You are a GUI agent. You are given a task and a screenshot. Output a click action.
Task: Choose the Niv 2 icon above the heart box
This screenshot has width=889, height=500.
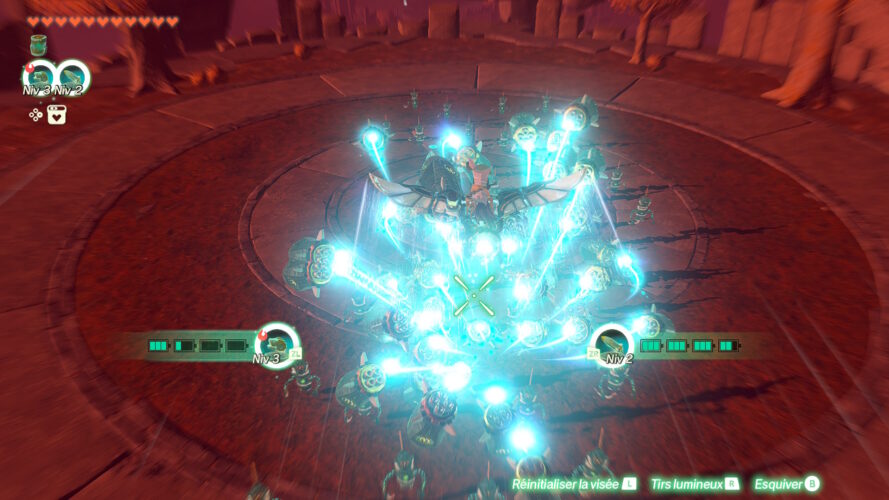(73, 77)
